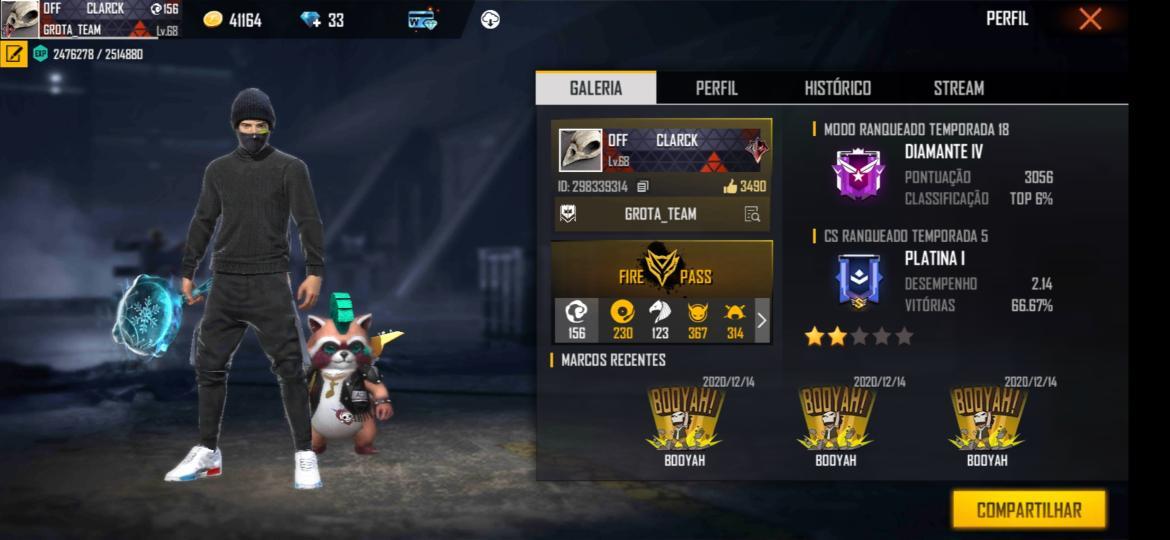
Task: Tap the yellow edit pencil button
Action: (14, 54)
